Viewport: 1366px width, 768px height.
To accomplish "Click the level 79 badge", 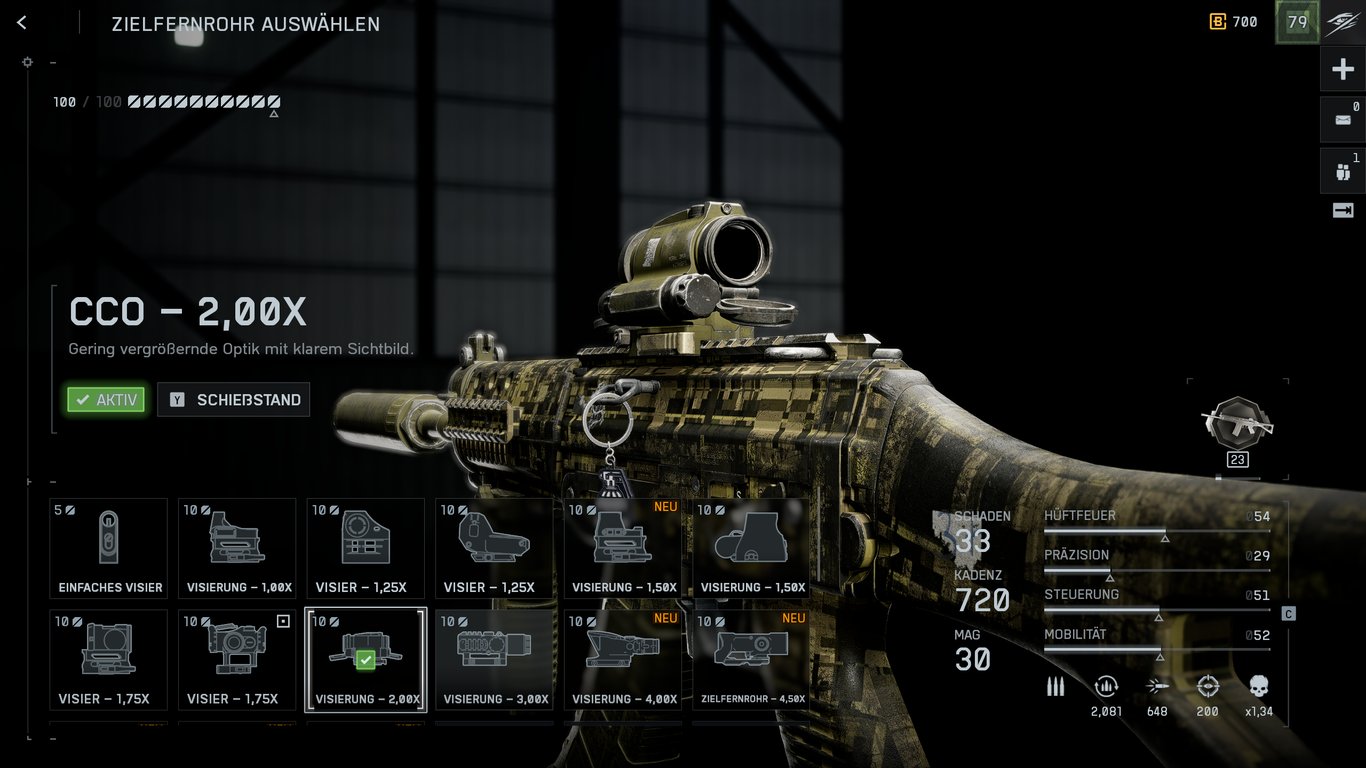I will [x=1297, y=21].
